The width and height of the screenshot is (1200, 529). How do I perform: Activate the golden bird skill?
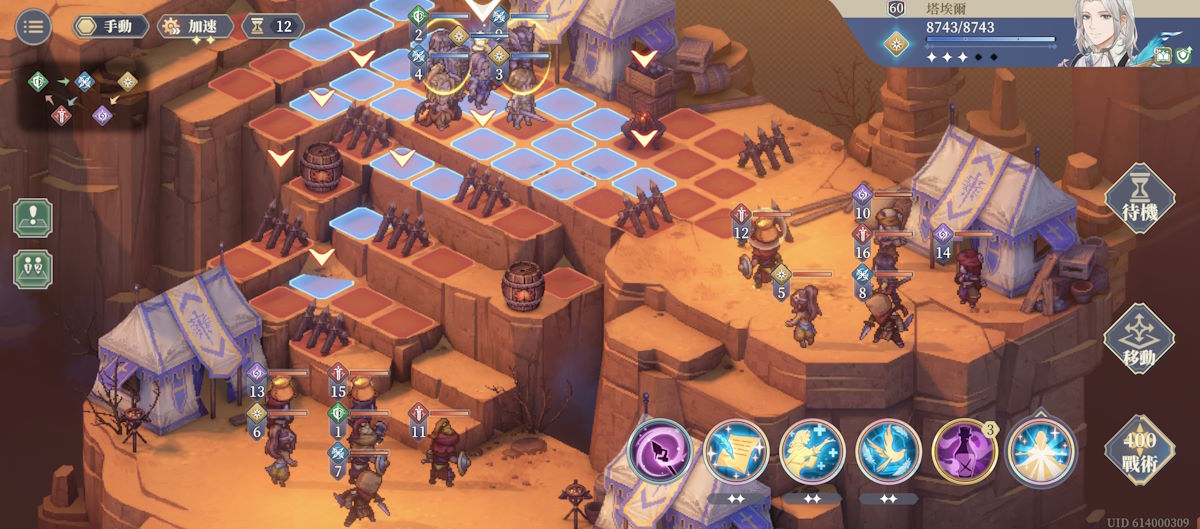[x=889, y=452]
